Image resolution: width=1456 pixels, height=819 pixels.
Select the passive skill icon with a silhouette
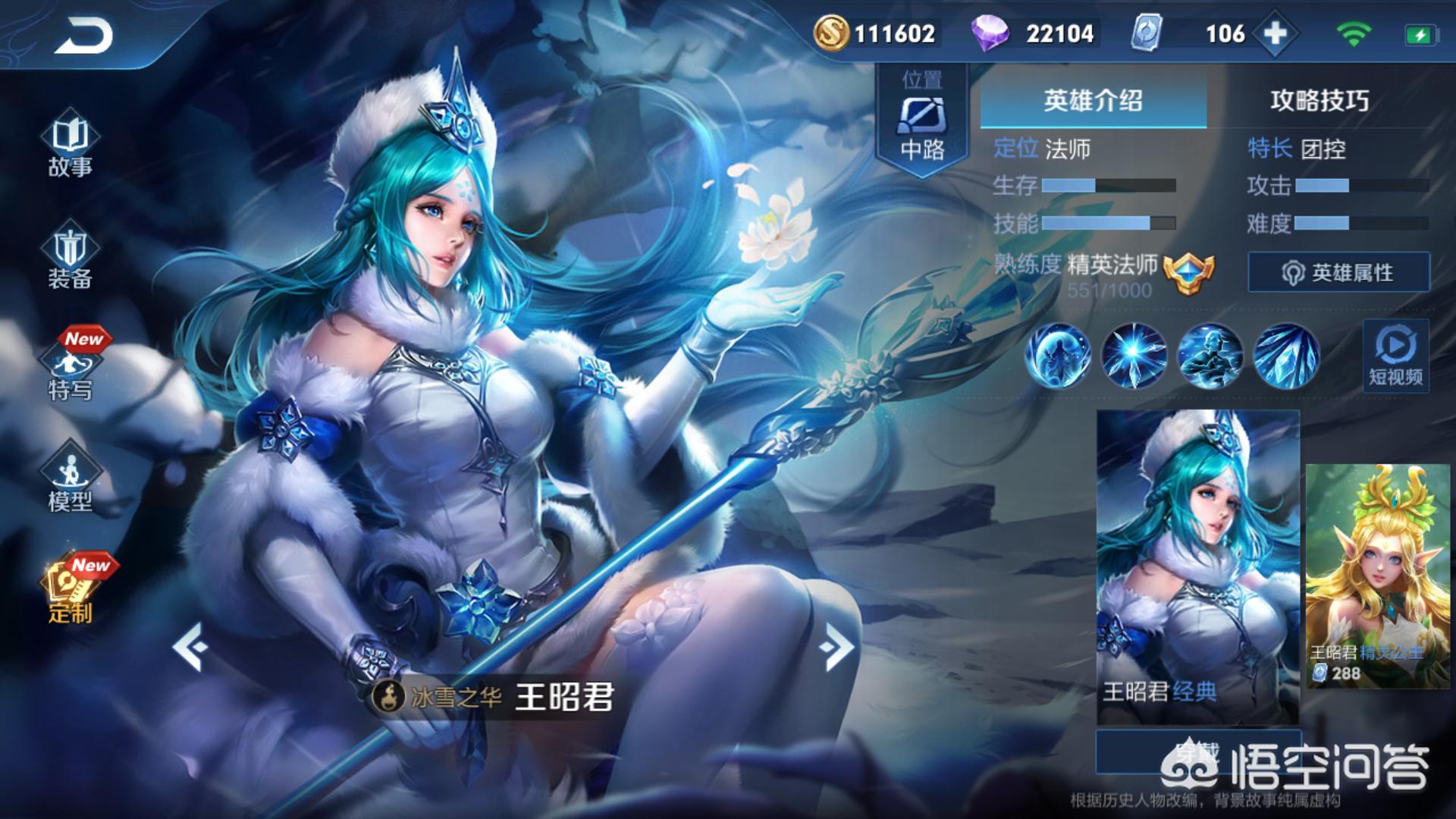tap(1058, 356)
